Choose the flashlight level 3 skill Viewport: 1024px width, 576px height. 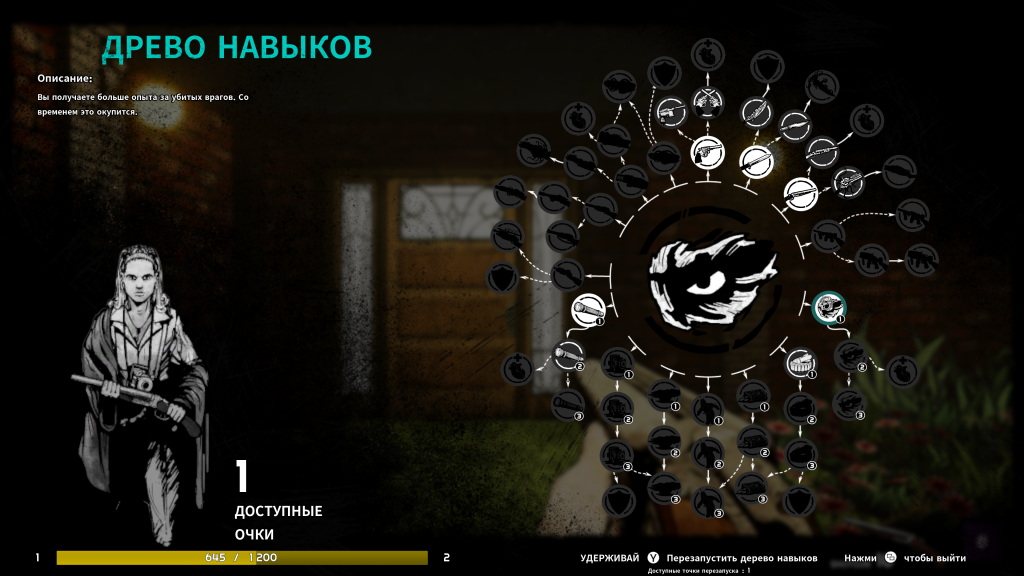(567, 403)
